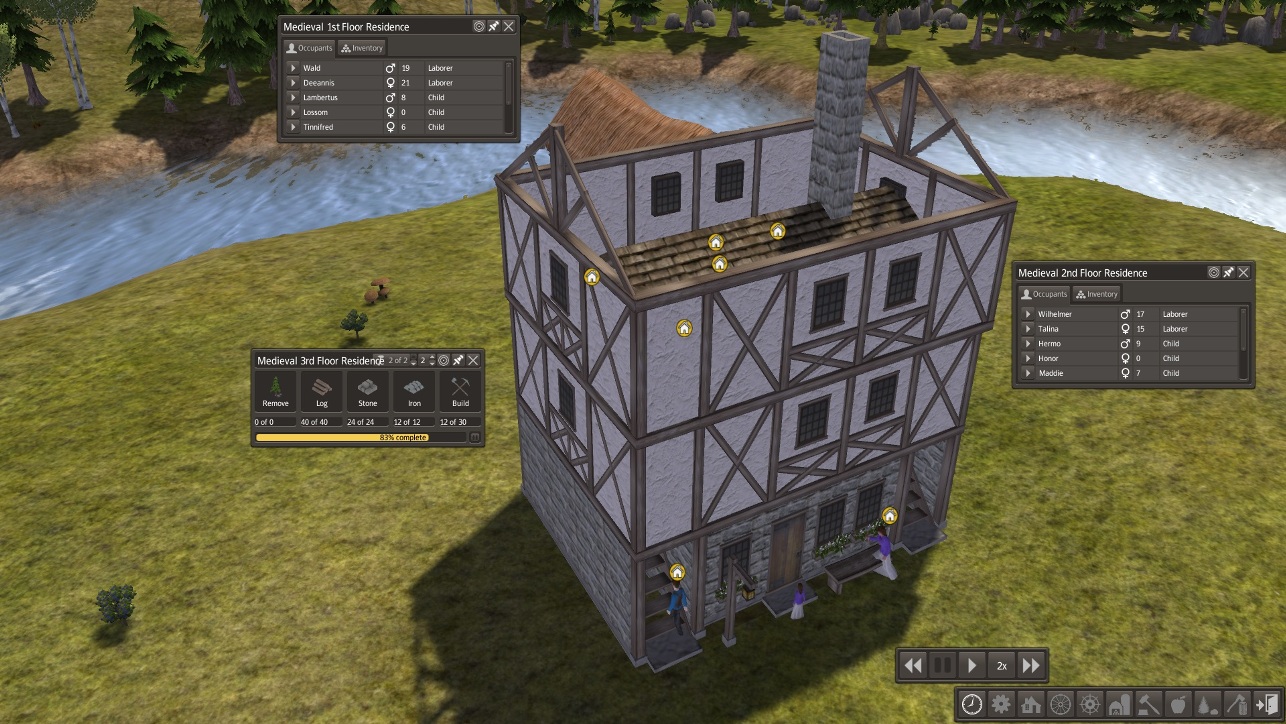Select the axe and log removal tool

pyautogui.click(x=1238, y=704)
